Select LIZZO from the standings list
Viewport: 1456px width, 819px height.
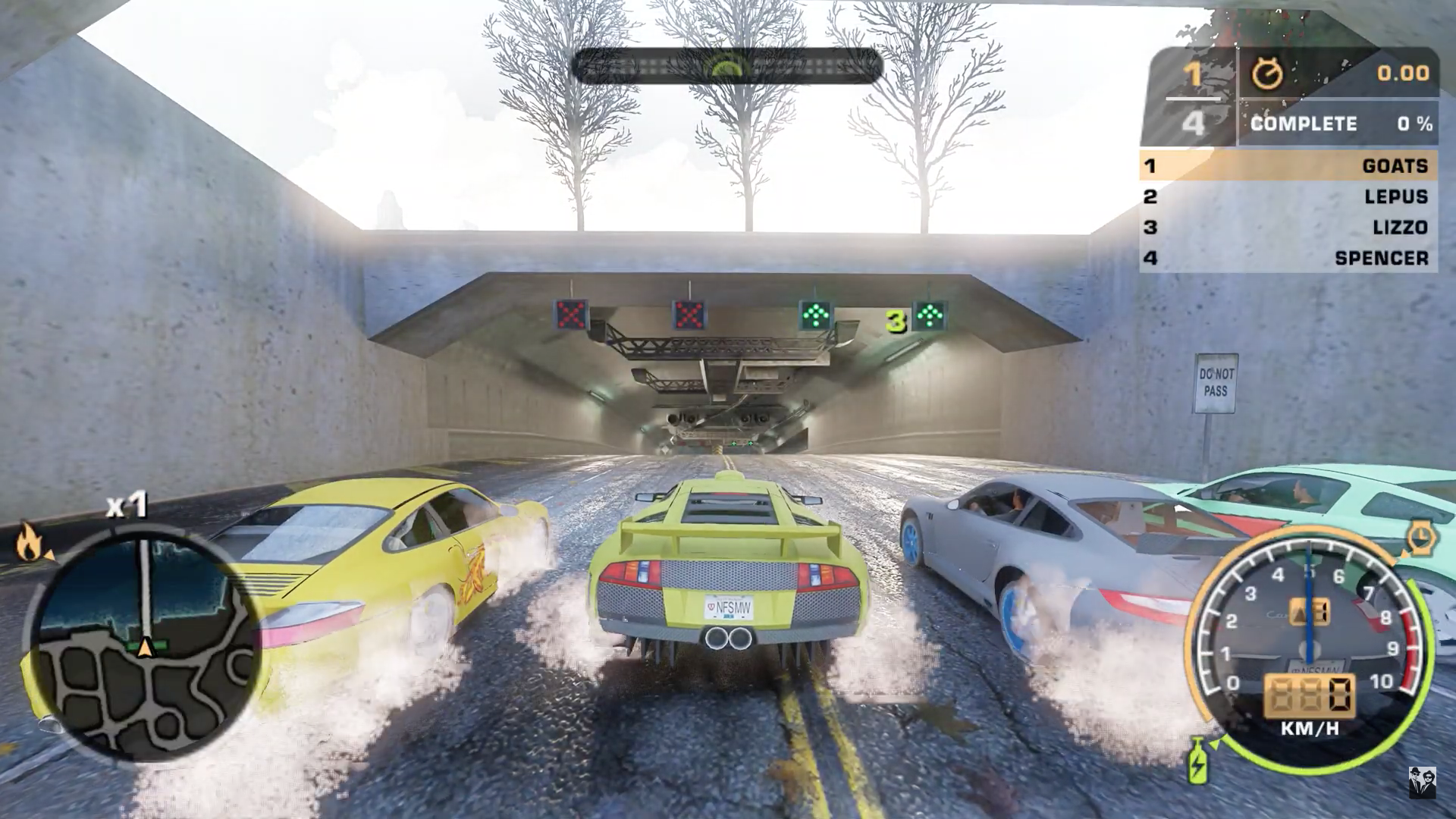pos(1399,227)
